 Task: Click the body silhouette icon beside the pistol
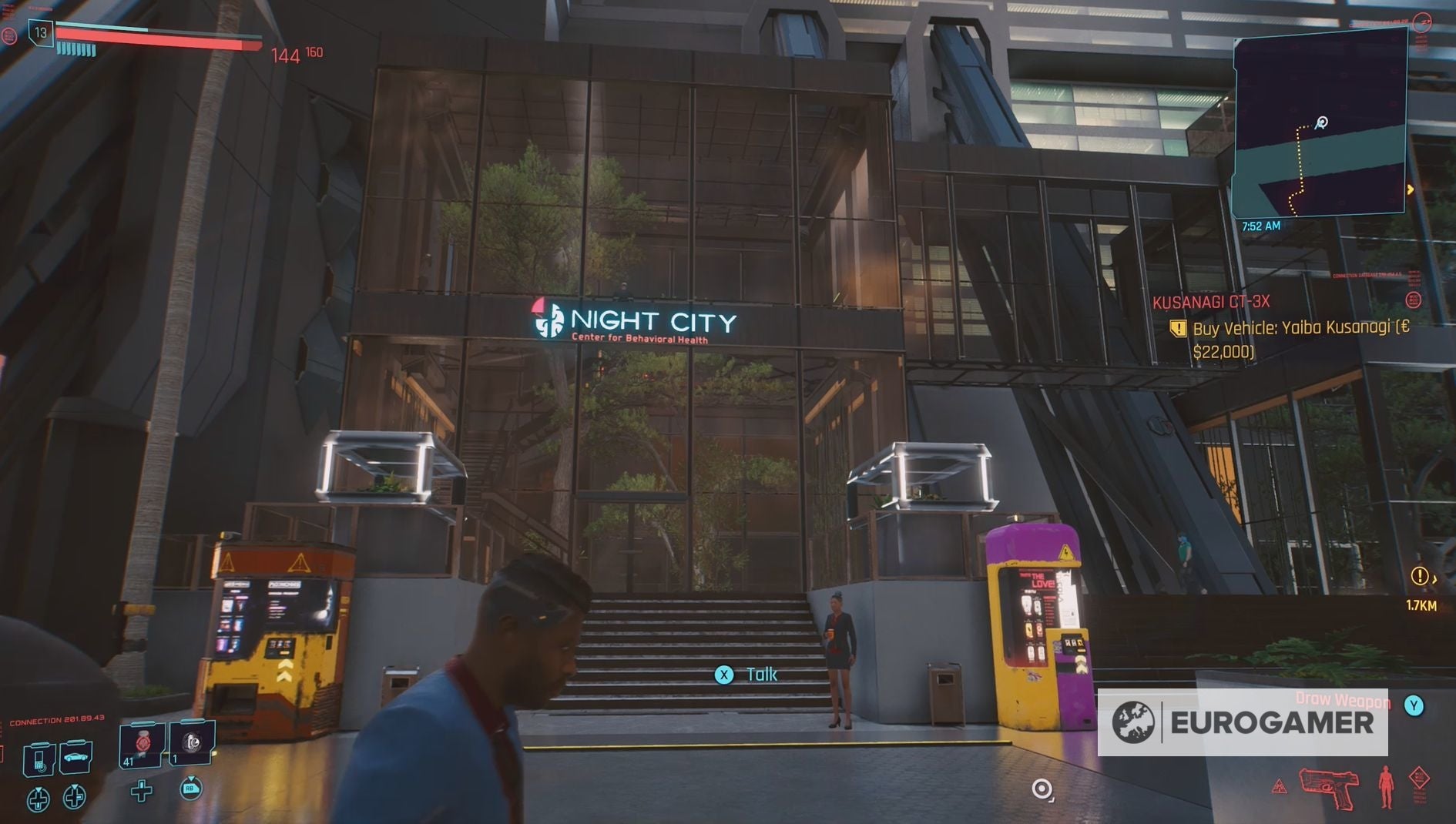(x=1386, y=786)
